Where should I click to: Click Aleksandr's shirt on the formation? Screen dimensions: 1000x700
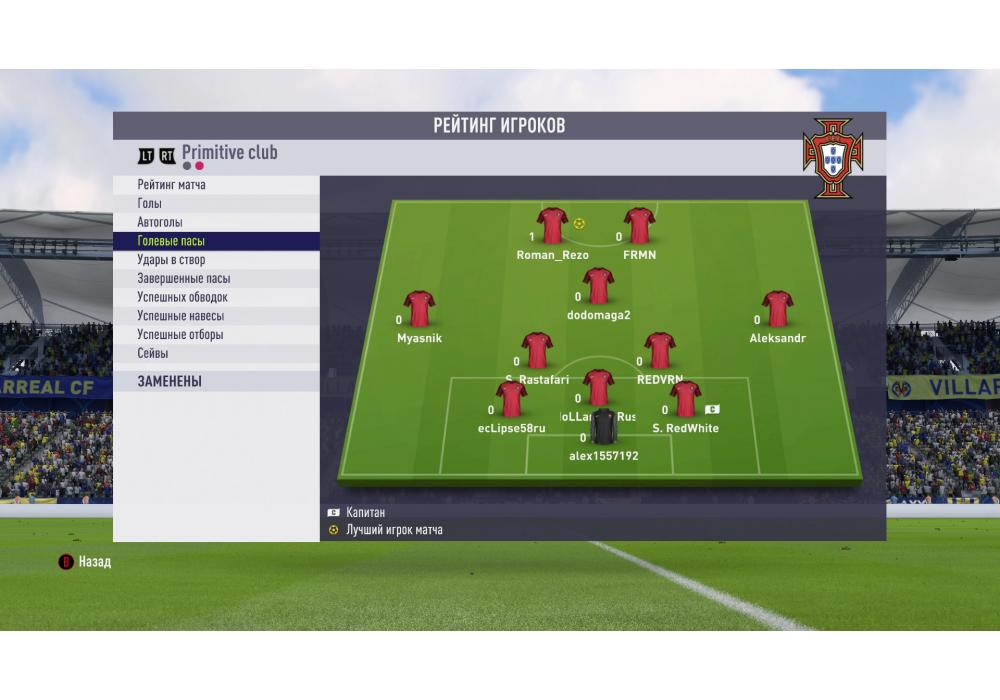point(777,310)
